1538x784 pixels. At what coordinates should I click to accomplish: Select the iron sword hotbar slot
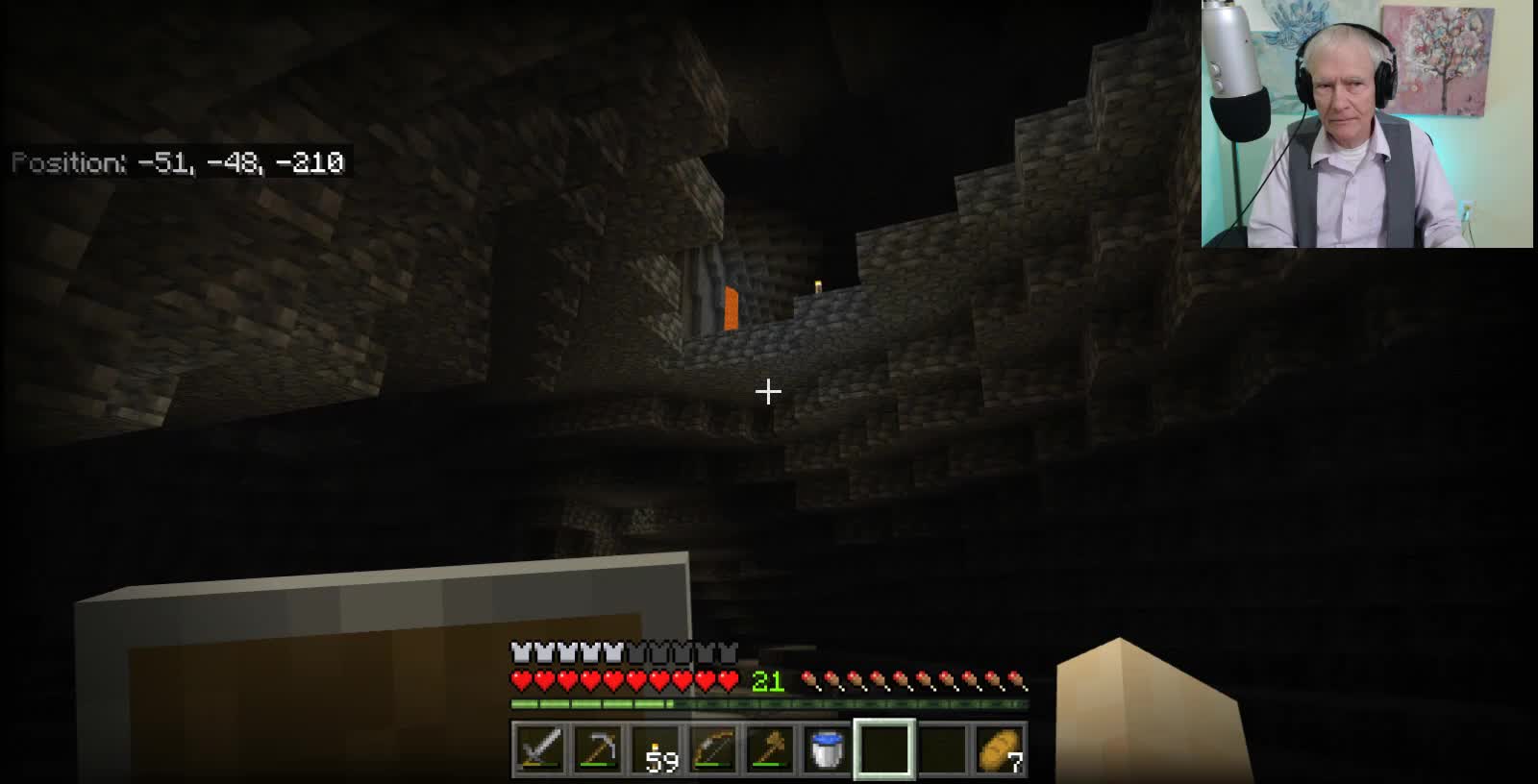click(538, 748)
